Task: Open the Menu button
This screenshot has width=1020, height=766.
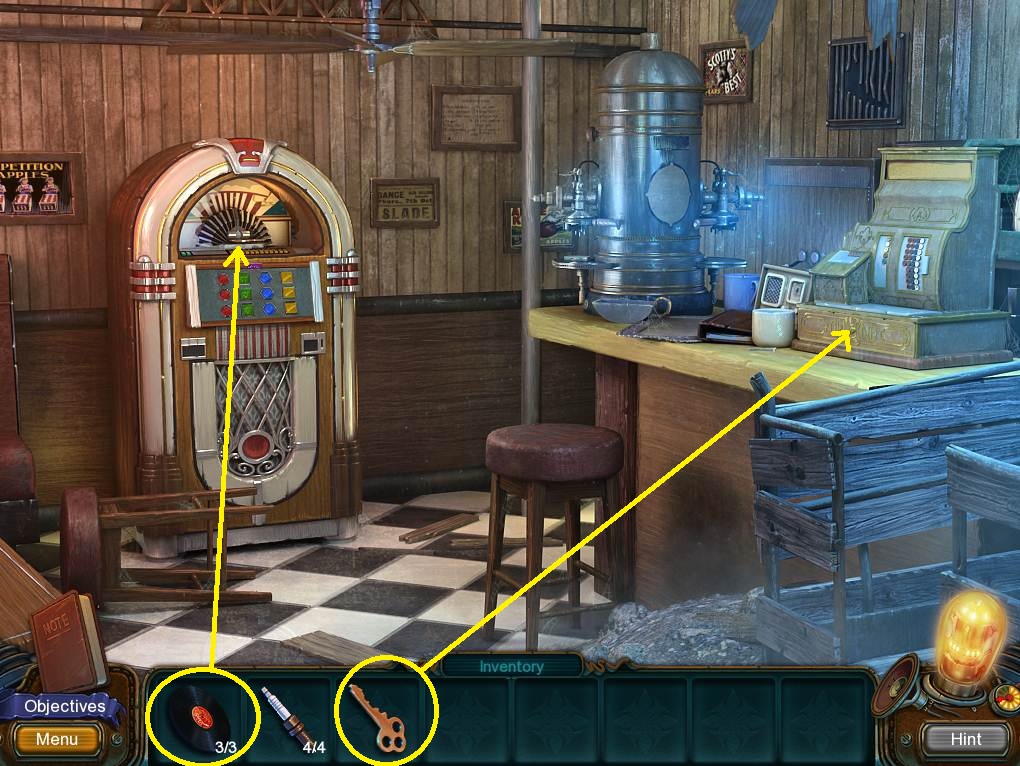Action: click(57, 740)
